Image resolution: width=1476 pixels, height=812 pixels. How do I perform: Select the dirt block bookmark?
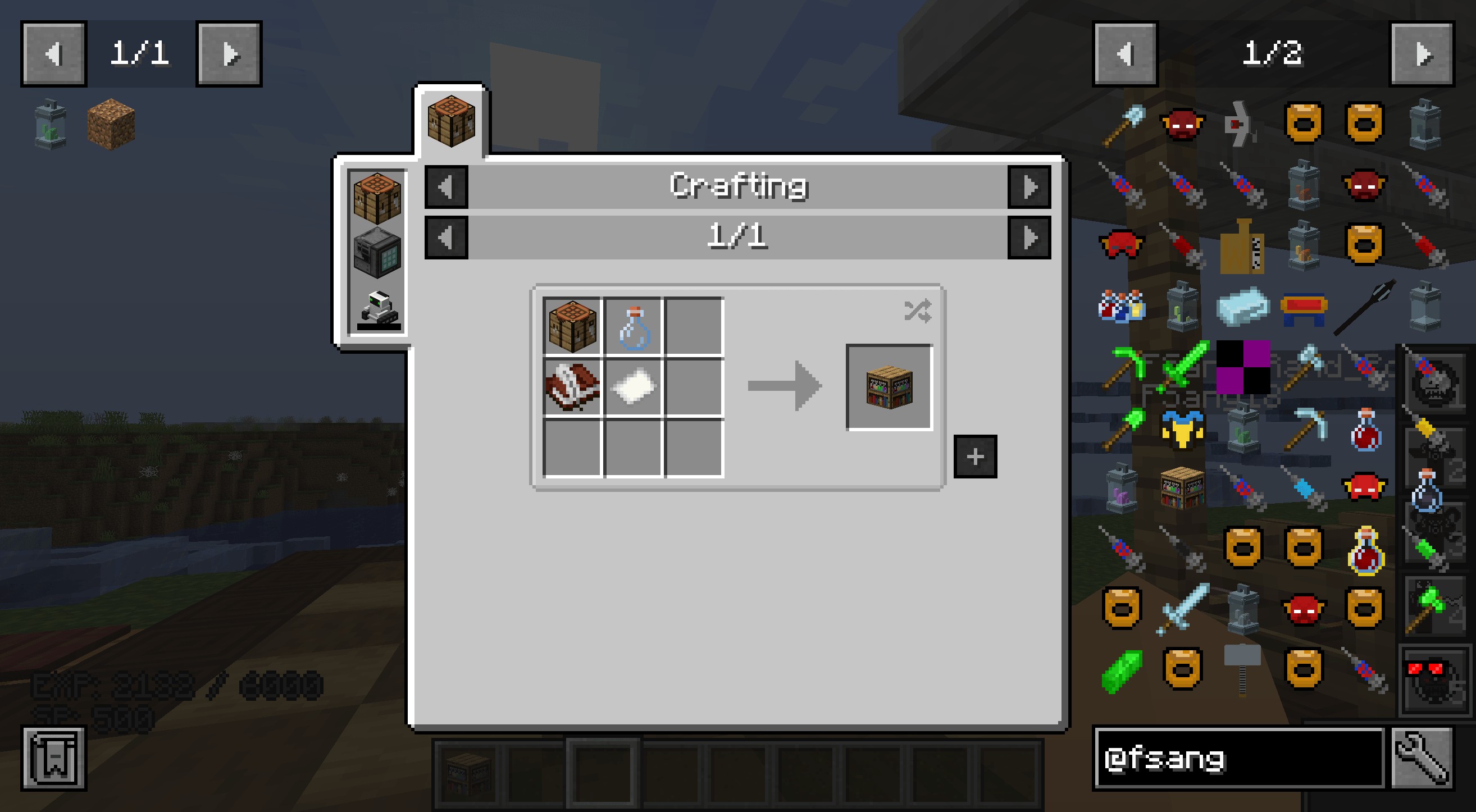[x=111, y=123]
